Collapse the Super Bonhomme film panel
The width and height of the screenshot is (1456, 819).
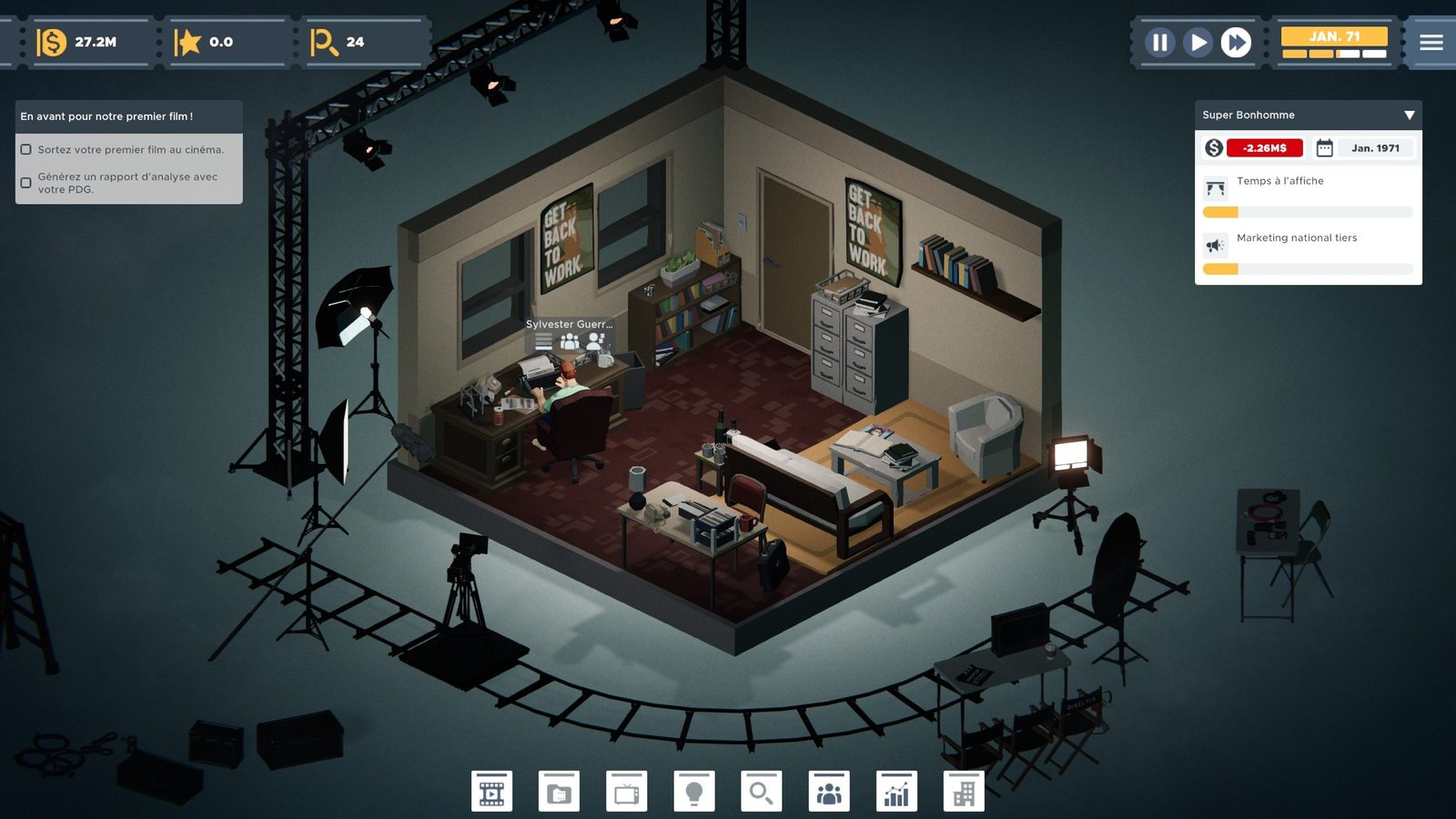pyautogui.click(x=1409, y=116)
